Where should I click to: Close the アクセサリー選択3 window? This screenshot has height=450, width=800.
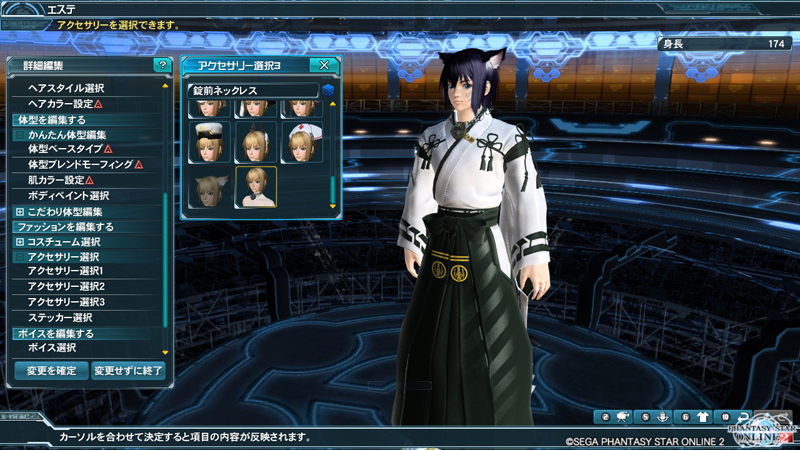(324, 65)
